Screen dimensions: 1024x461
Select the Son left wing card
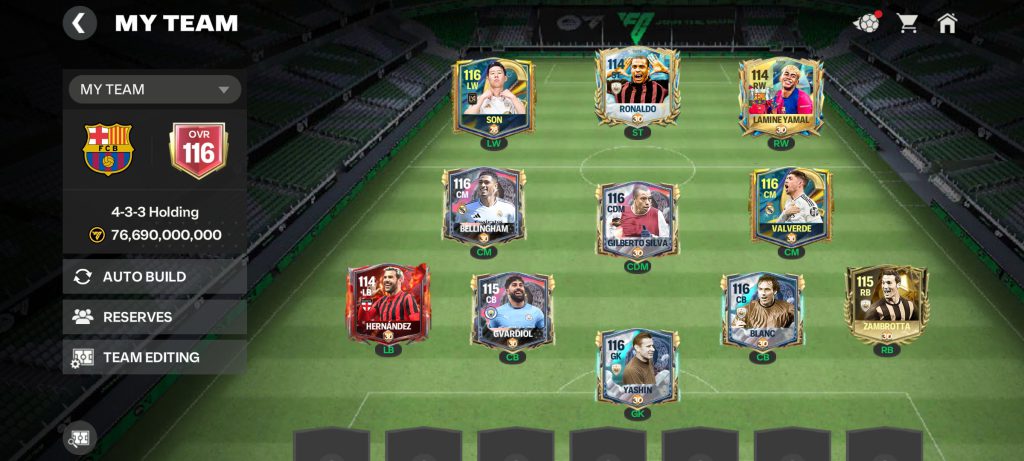(x=493, y=96)
